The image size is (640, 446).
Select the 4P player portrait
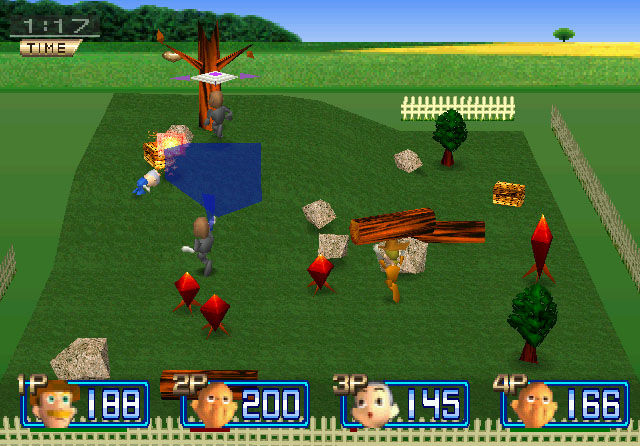[x=534, y=404]
